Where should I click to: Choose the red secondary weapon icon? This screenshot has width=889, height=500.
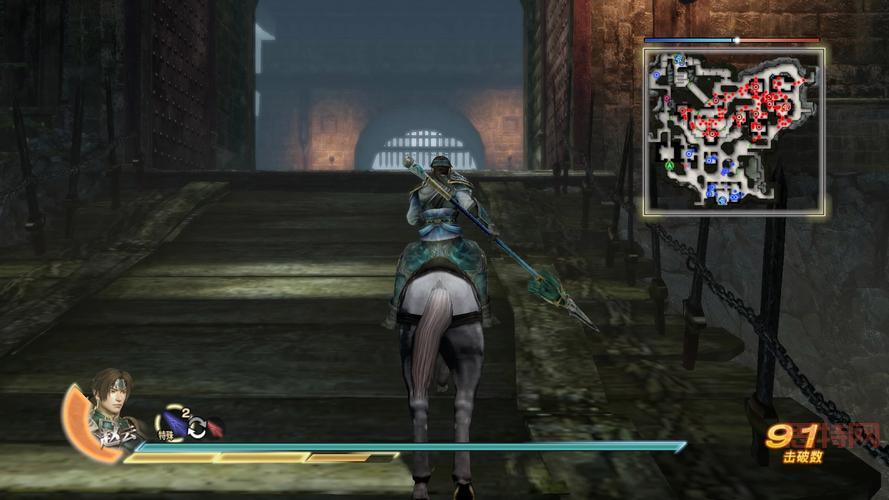pos(214,428)
